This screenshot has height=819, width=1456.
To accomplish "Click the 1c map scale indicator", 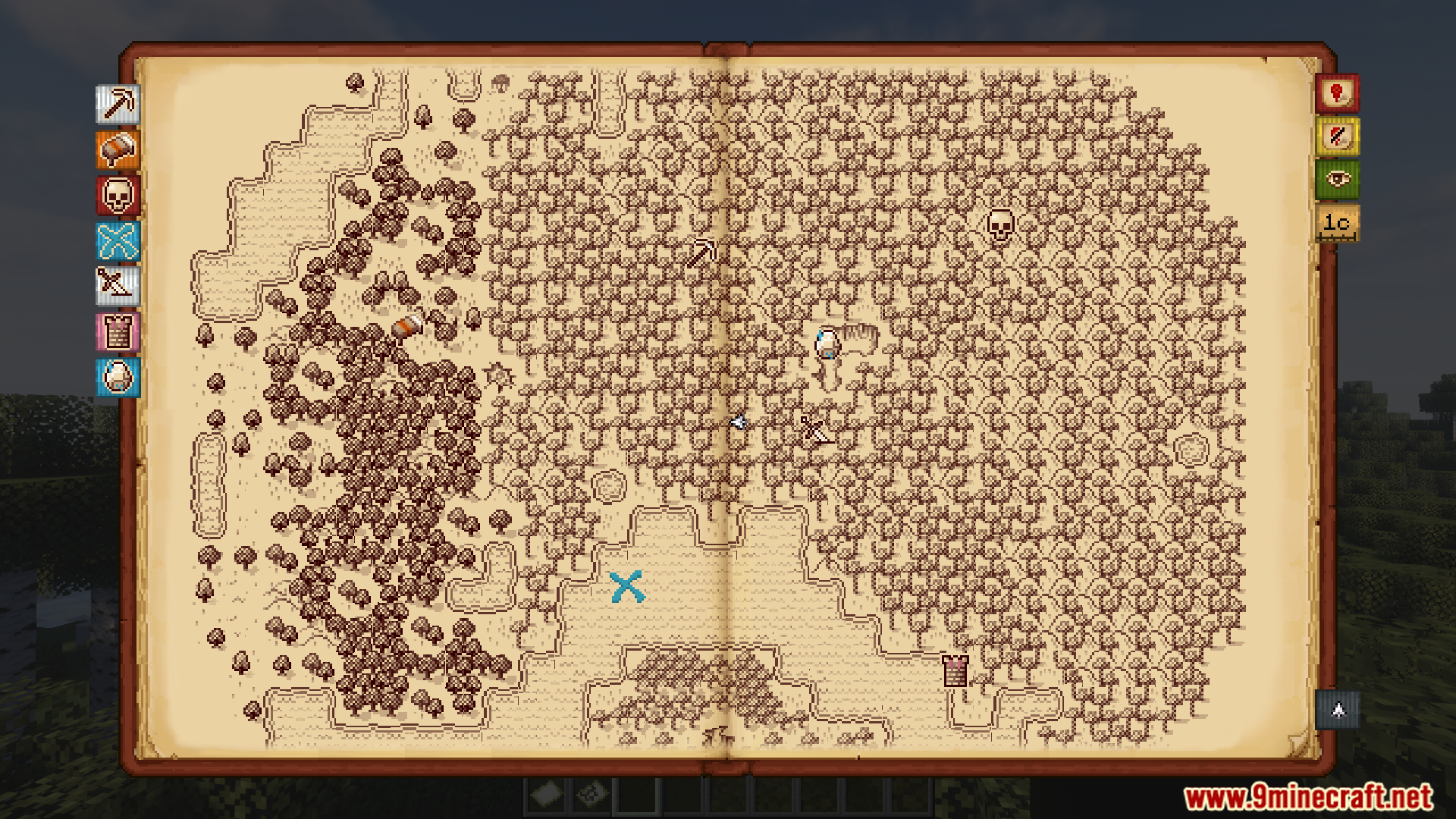I will pyautogui.click(x=1337, y=223).
